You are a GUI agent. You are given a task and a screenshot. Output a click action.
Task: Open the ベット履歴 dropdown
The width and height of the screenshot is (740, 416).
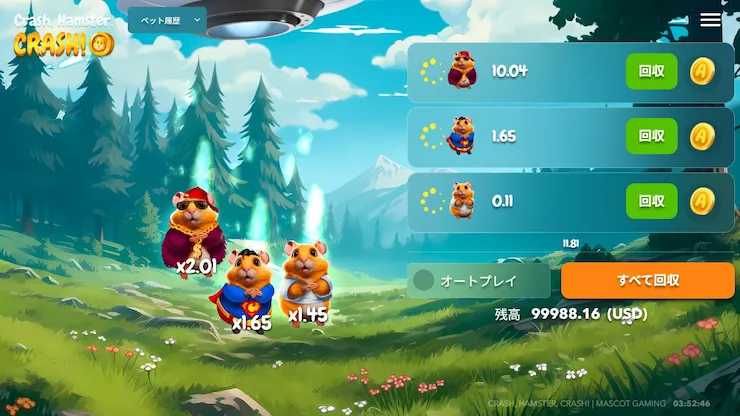(x=166, y=20)
